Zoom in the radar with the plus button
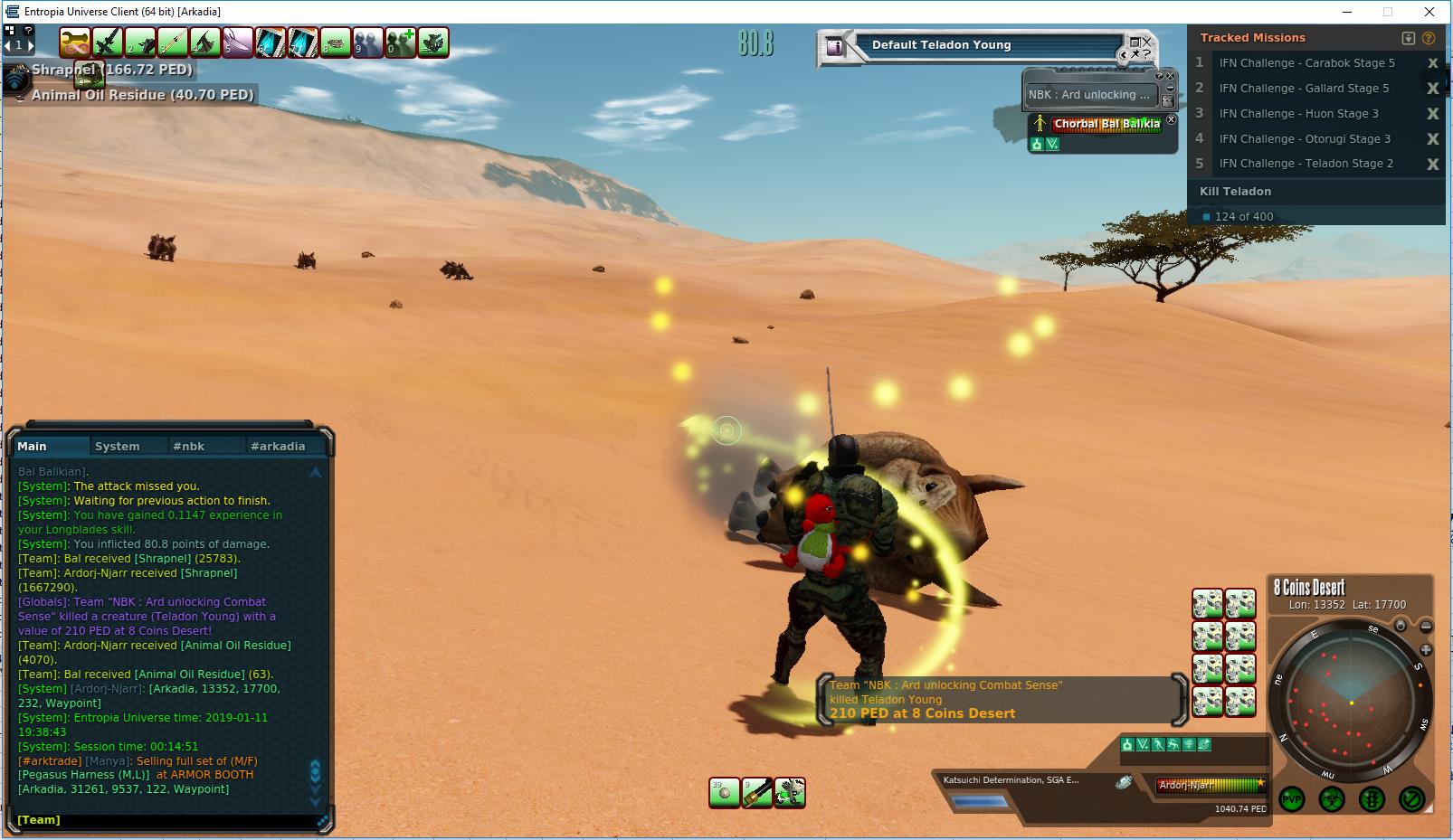 tap(1426, 649)
